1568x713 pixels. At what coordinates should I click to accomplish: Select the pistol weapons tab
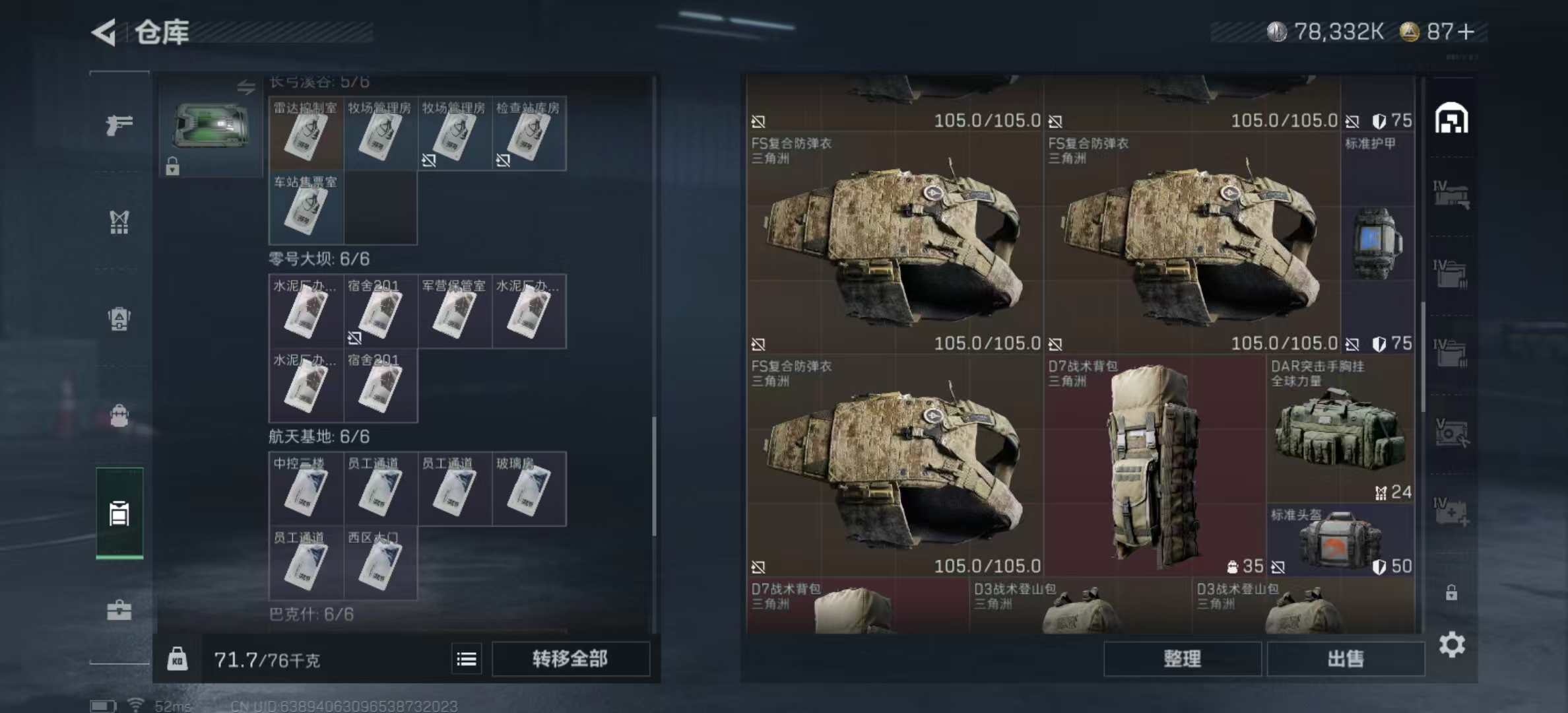click(119, 124)
